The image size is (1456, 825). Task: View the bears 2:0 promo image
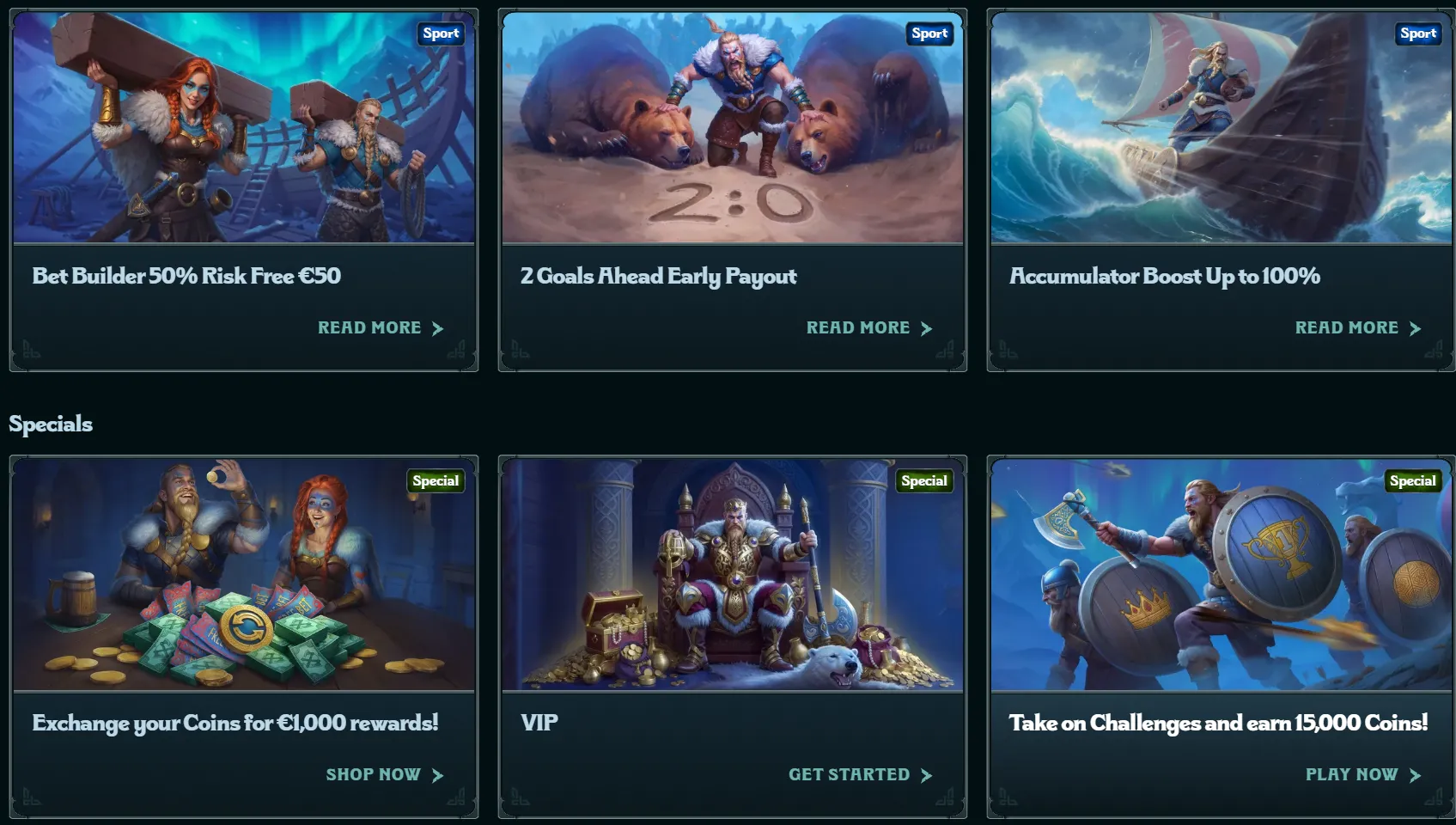click(x=733, y=129)
